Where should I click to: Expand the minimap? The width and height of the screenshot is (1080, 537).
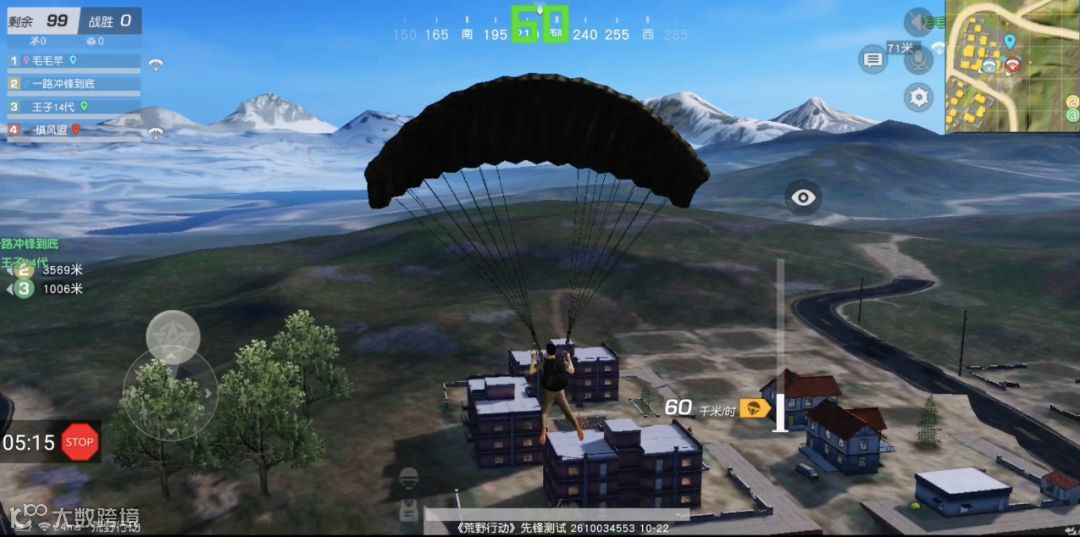tap(1012, 66)
